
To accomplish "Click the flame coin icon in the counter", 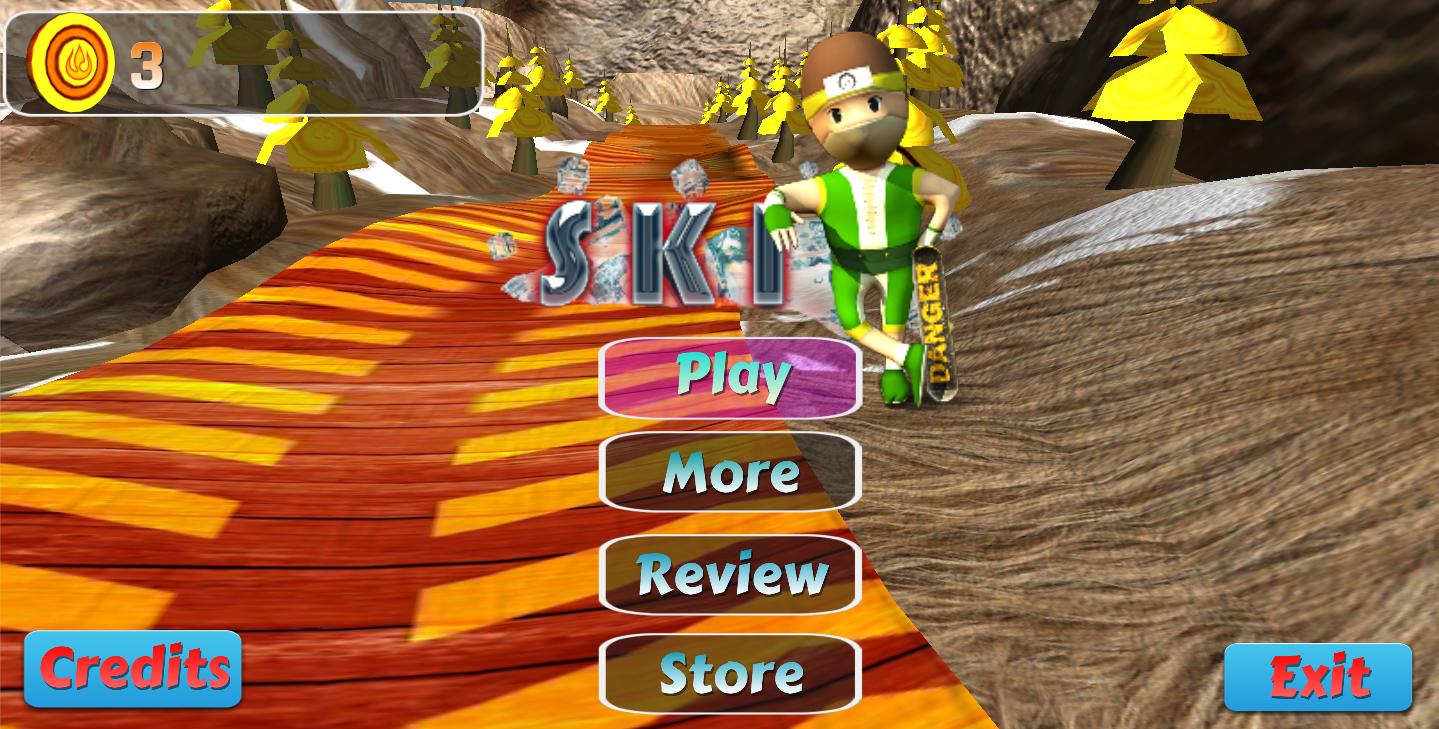I will (67, 62).
